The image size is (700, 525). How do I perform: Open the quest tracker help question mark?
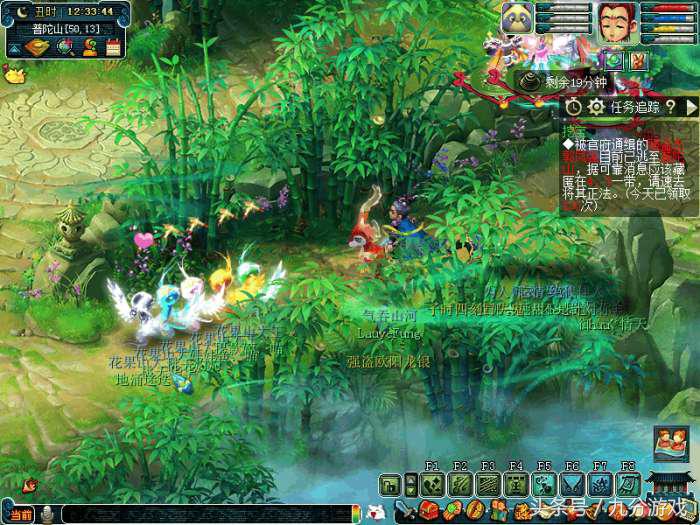(670, 106)
